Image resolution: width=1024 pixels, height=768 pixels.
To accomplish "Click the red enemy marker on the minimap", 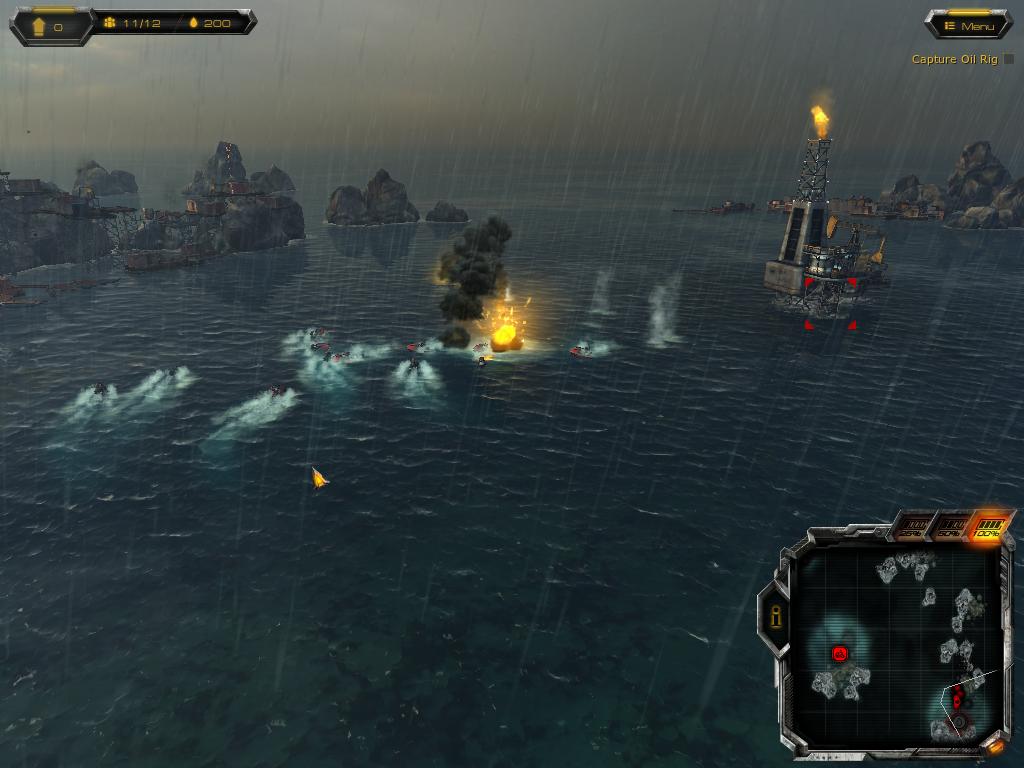I will point(840,654).
